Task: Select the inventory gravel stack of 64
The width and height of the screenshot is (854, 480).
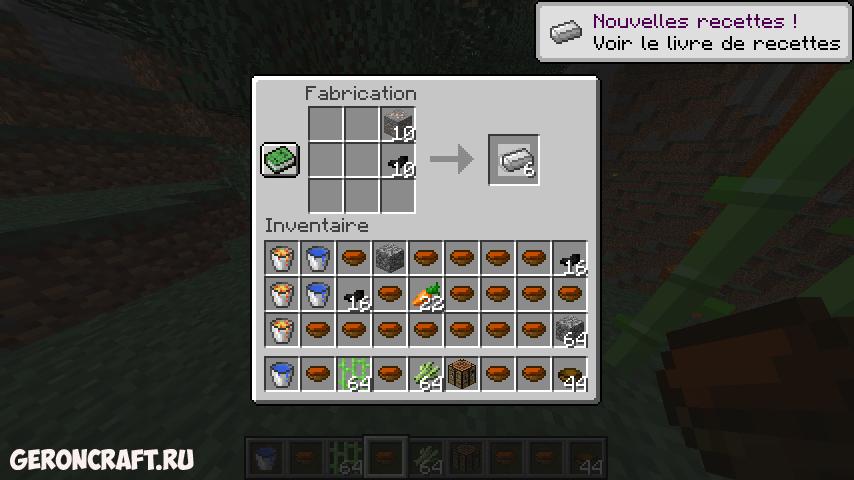Action: pos(570,330)
